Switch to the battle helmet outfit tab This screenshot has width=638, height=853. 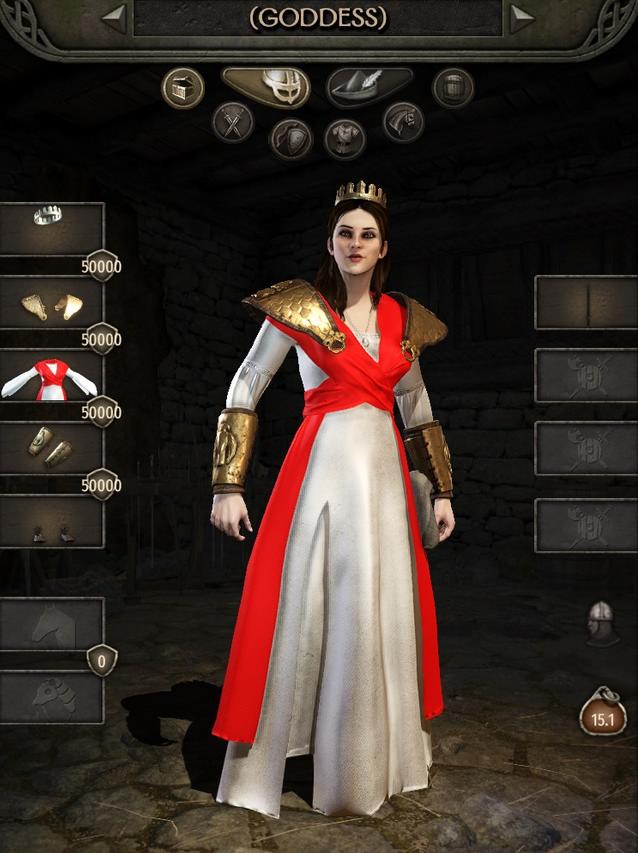point(266,87)
